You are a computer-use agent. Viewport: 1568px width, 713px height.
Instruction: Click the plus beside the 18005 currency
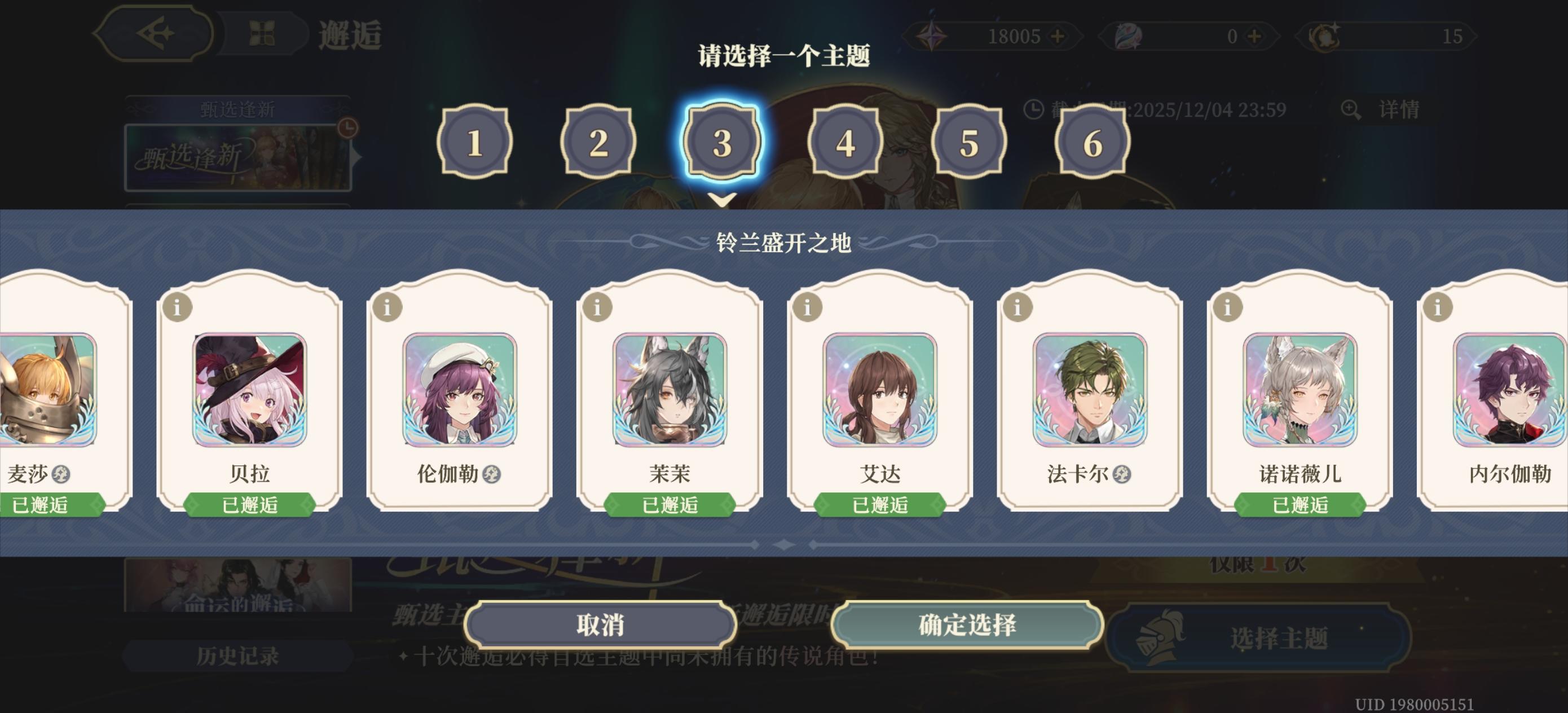1058,37
